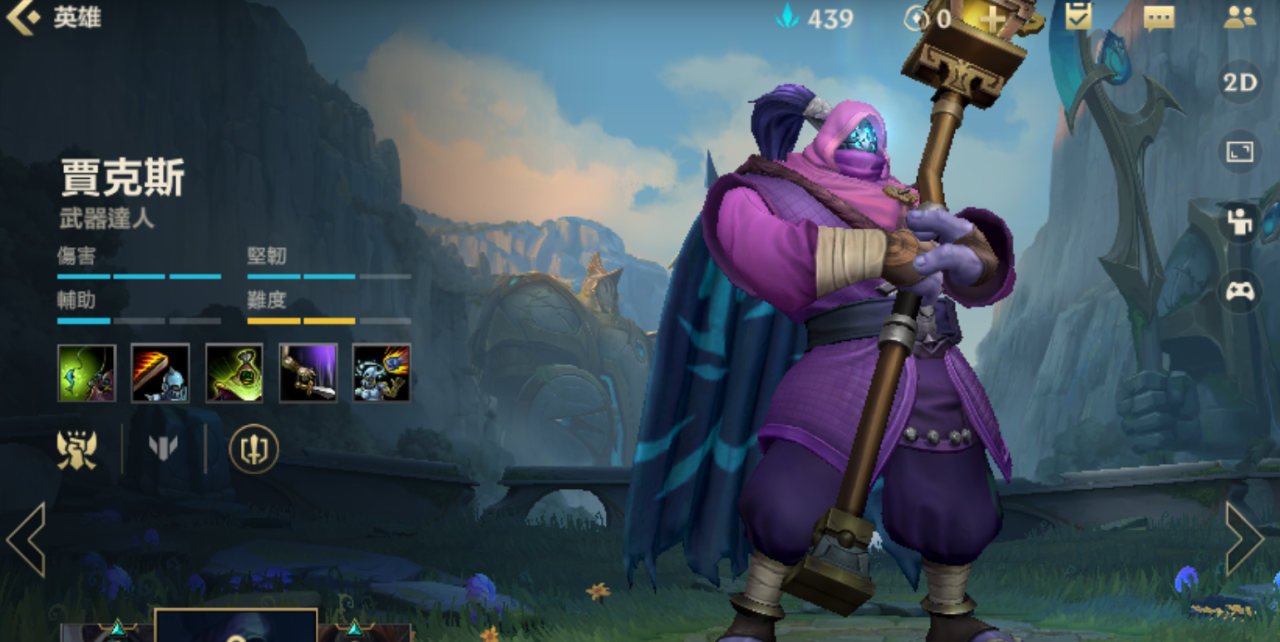Select the glowing green lantern ability icon

coord(234,373)
